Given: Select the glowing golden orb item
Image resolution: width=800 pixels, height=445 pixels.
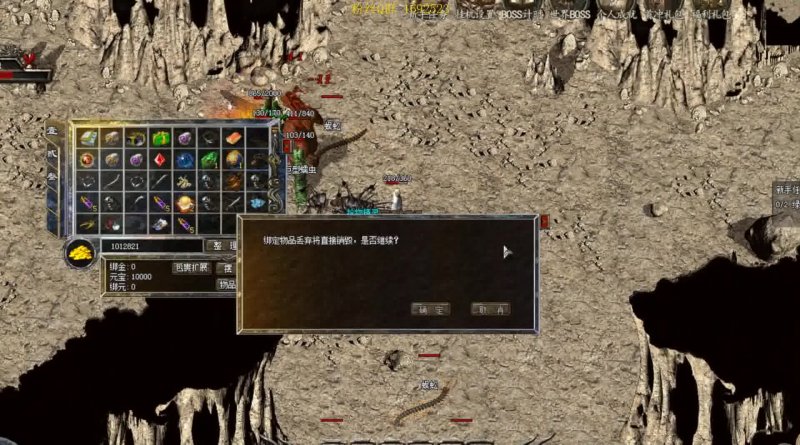Looking at the screenshot, I should [184, 203].
